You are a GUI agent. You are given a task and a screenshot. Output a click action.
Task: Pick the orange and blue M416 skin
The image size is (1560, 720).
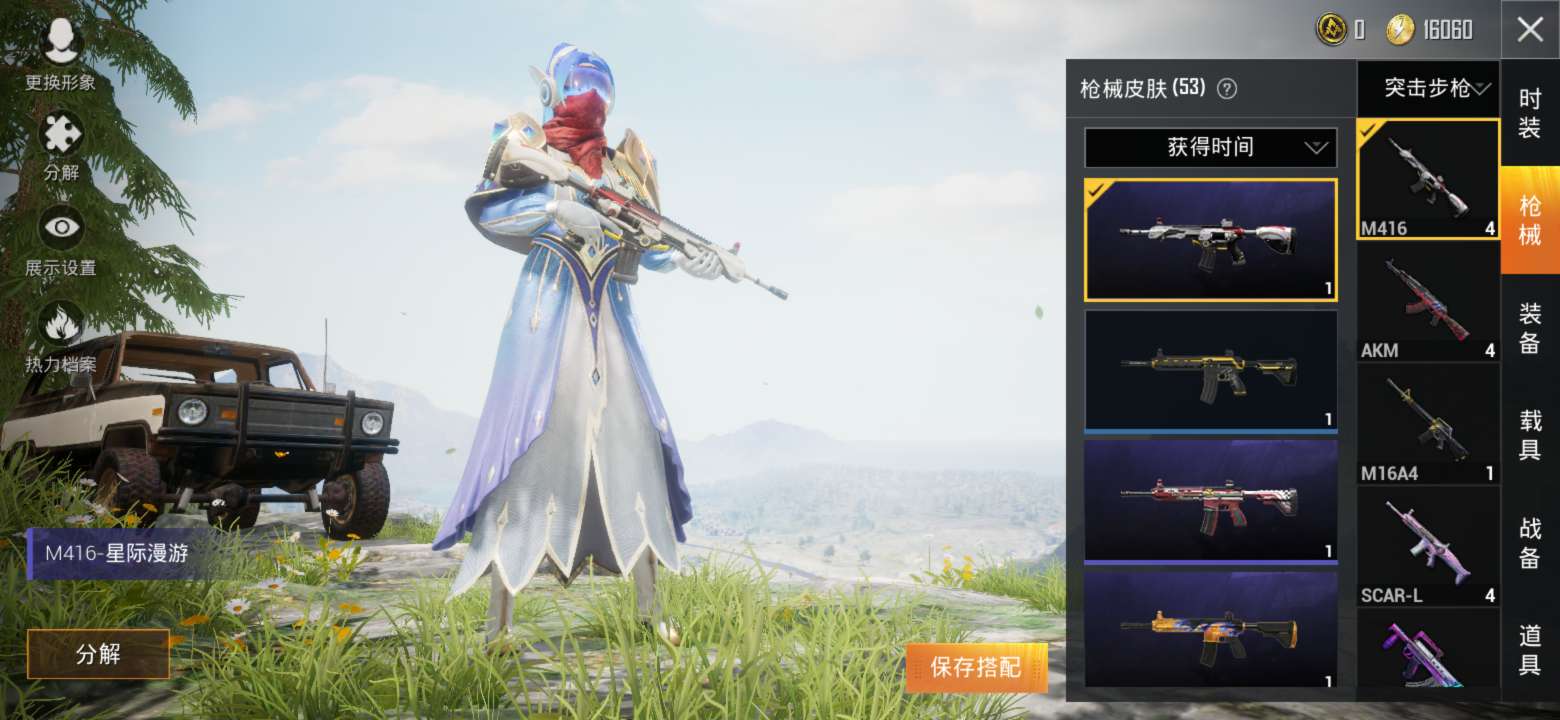(1210, 629)
